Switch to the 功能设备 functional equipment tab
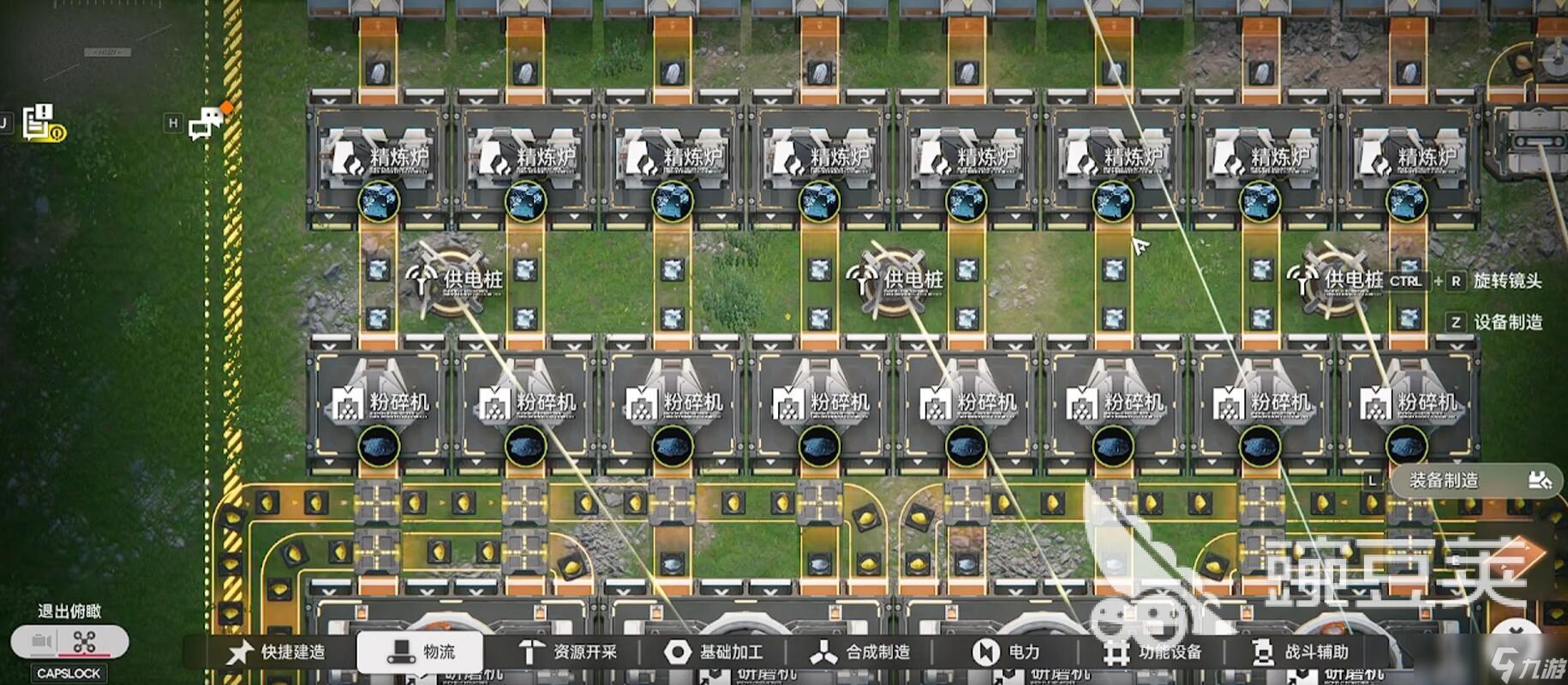This screenshot has height=685, width=1568. pos(1152,652)
